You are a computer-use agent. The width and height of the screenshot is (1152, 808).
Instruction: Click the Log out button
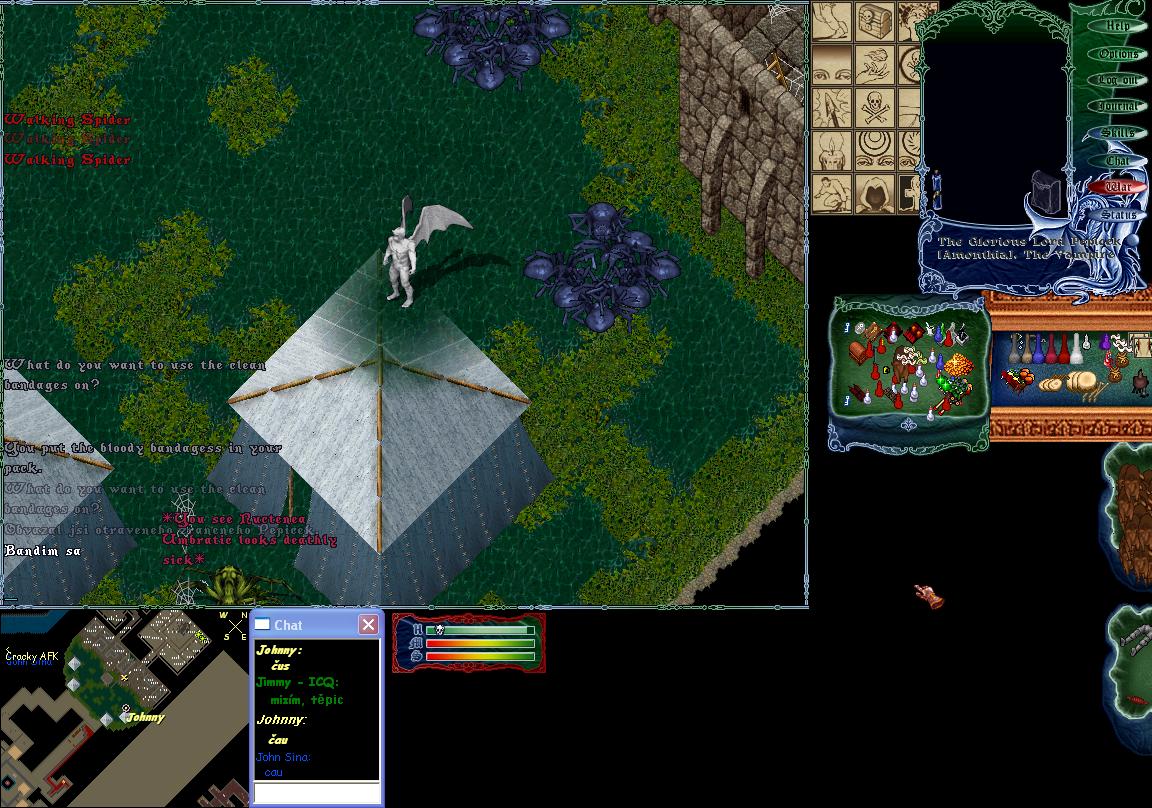(x=1118, y=80)
